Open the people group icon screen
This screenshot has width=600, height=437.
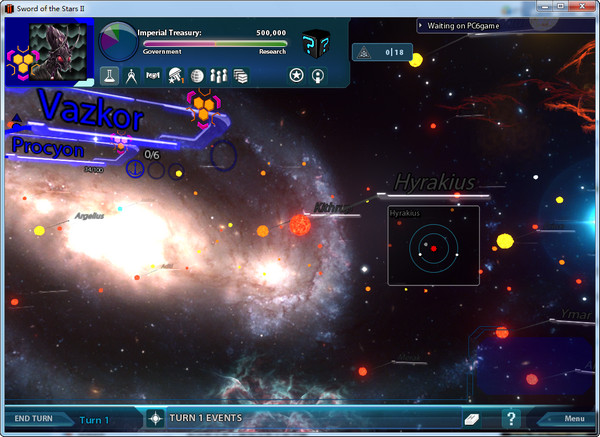(x=219, y=75)
